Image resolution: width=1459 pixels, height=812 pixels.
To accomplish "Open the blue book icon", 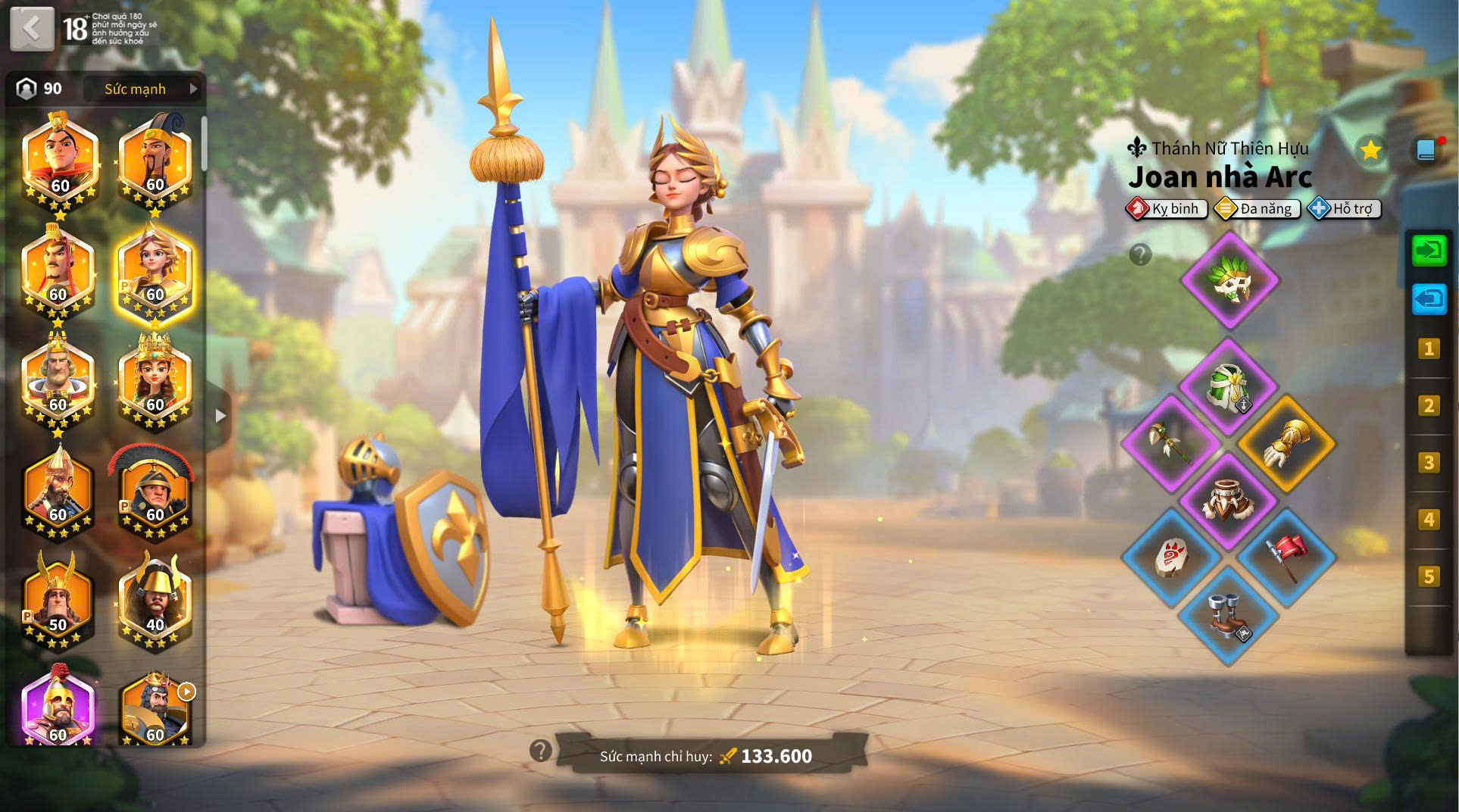I will (1426, 151).
